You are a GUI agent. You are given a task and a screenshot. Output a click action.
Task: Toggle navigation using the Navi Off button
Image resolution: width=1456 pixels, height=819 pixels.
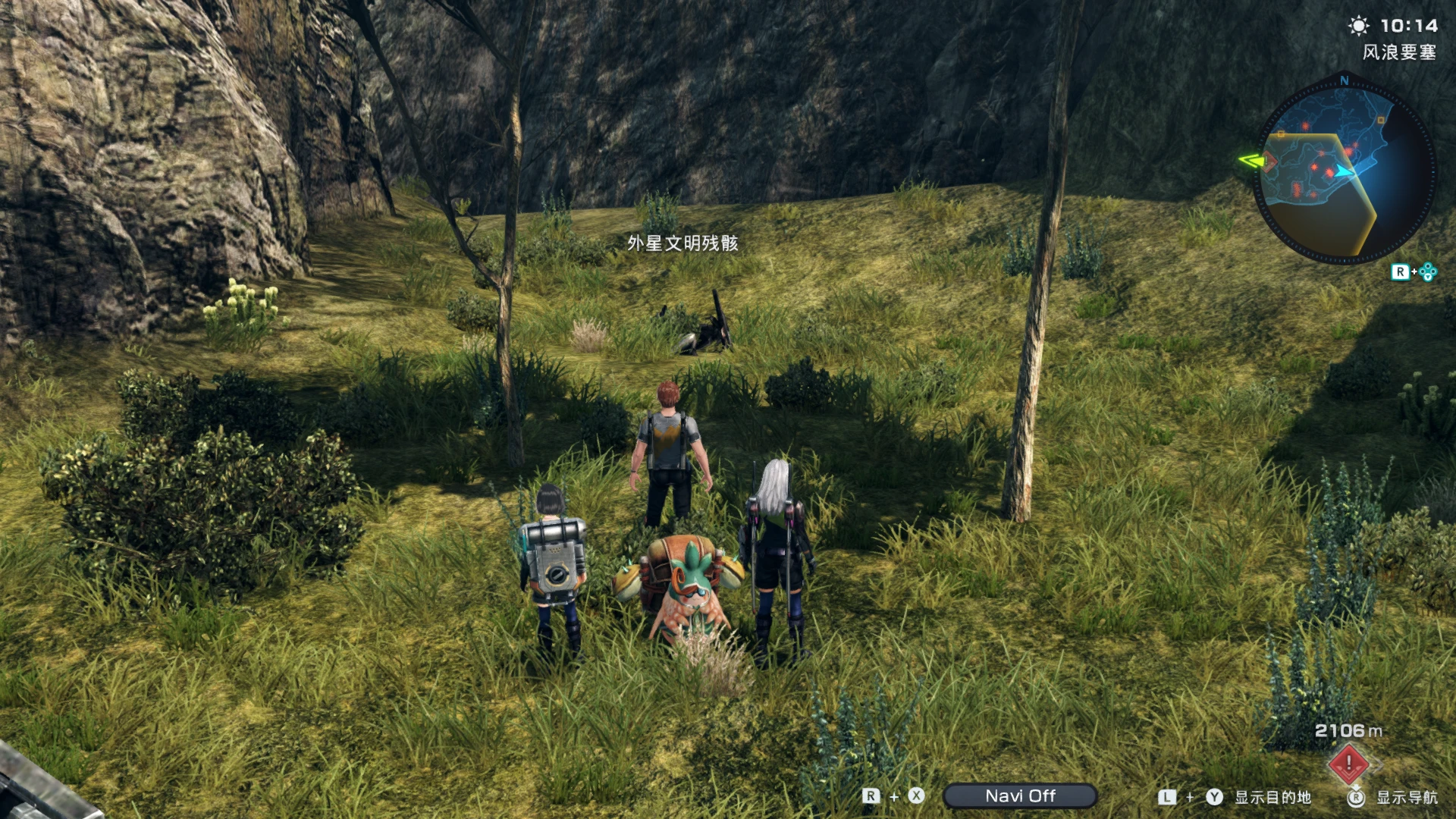pyautogui.click(x=1021, y=795)
